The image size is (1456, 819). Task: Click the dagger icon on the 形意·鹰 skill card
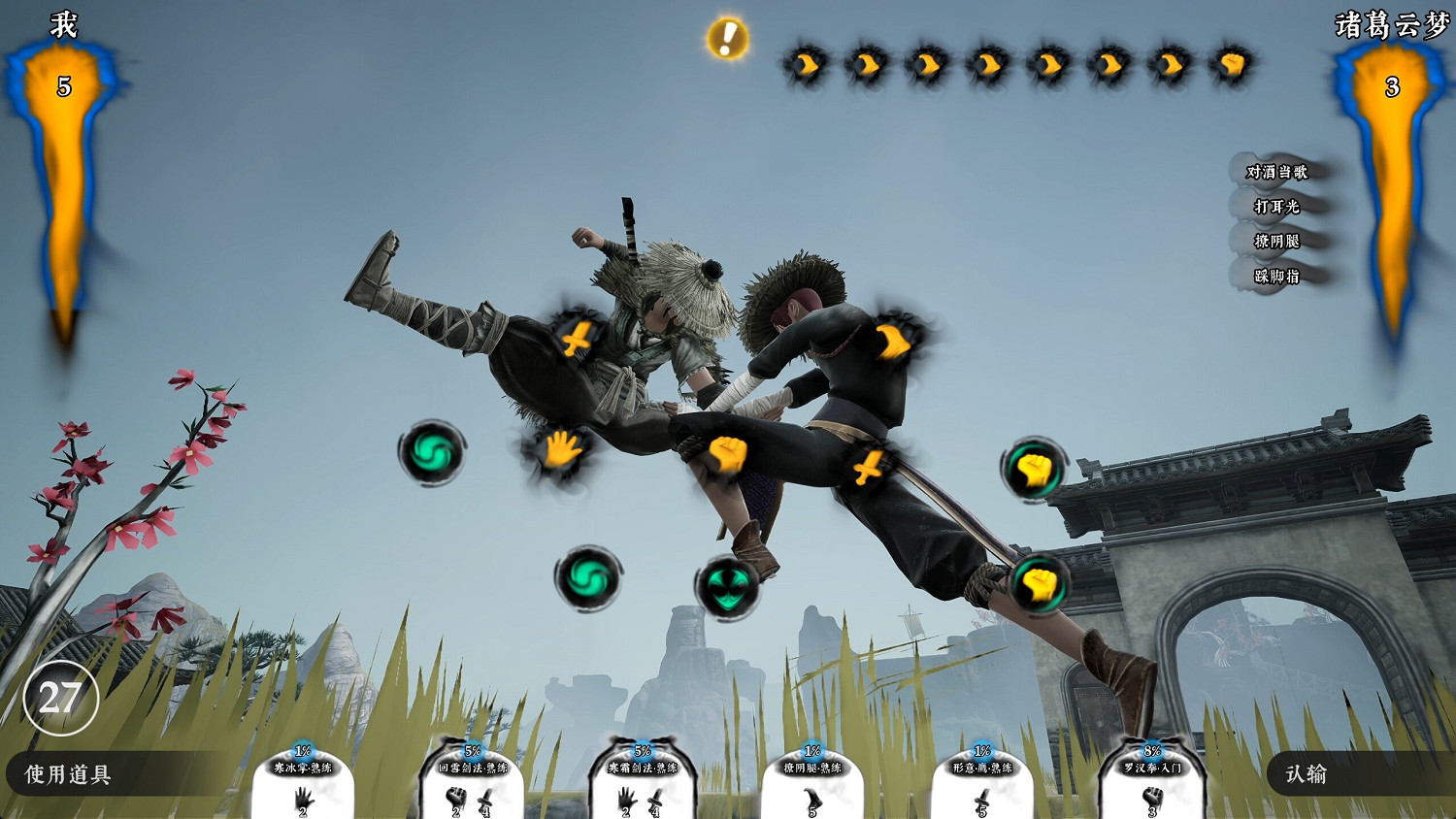[980, 798]
